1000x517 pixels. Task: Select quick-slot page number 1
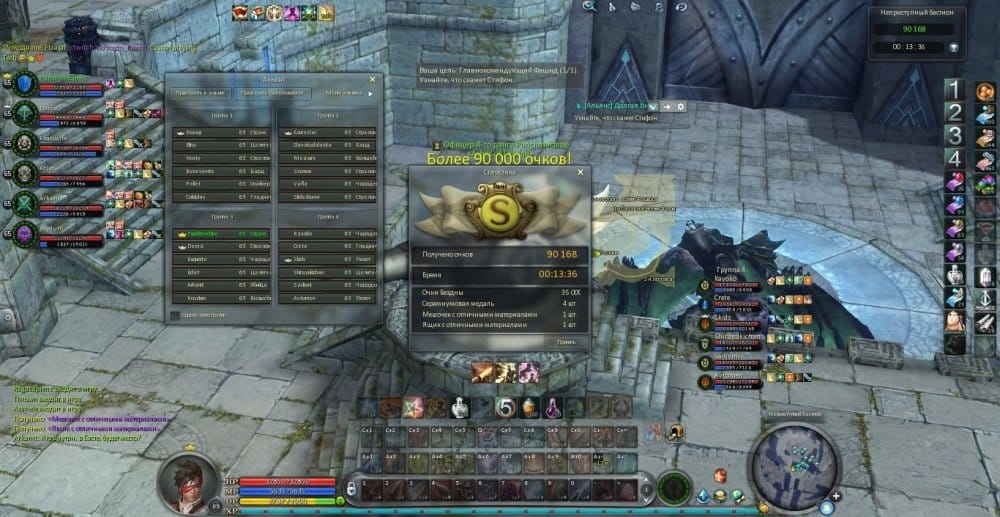tap(955, 90)
